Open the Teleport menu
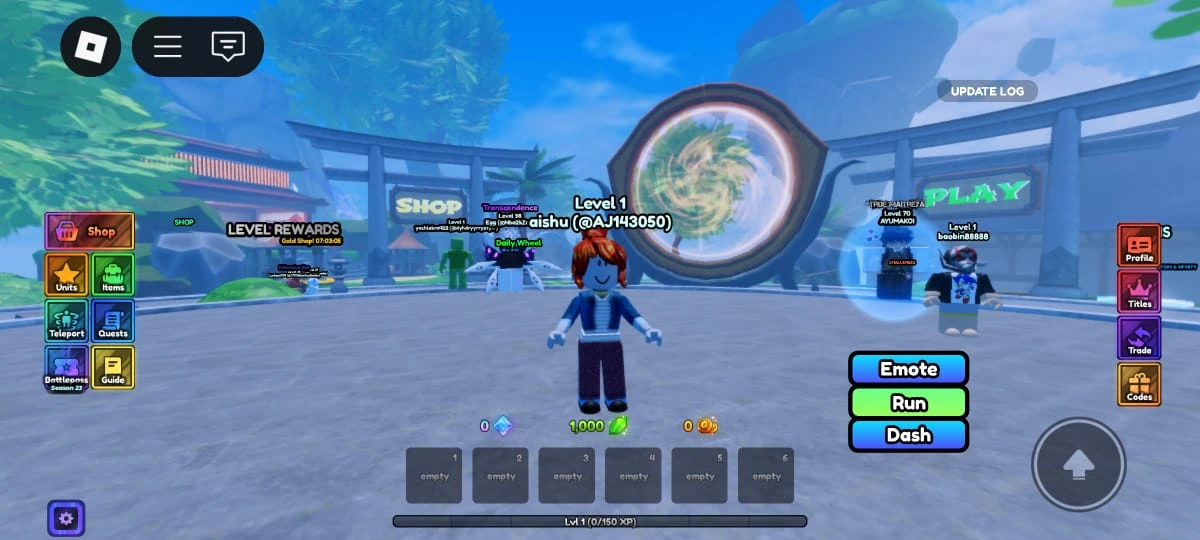The image size is (1200, 540). pos(67,321)
